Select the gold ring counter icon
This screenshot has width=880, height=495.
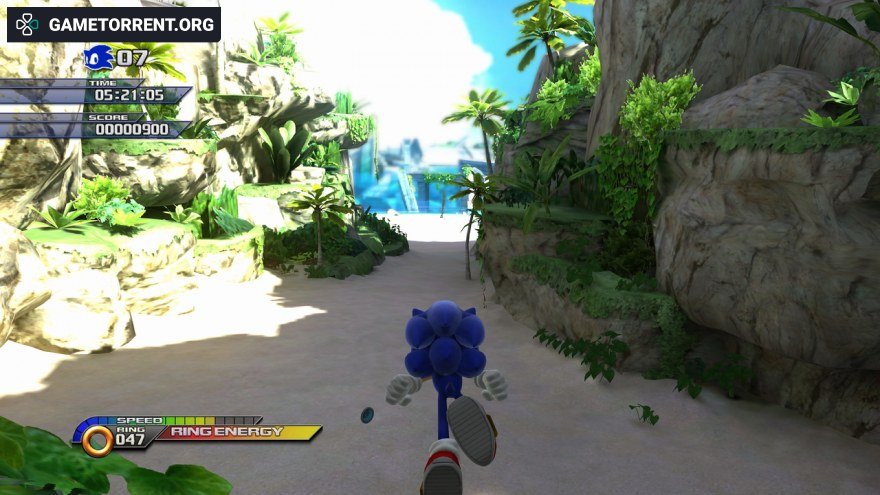(97, 440)
